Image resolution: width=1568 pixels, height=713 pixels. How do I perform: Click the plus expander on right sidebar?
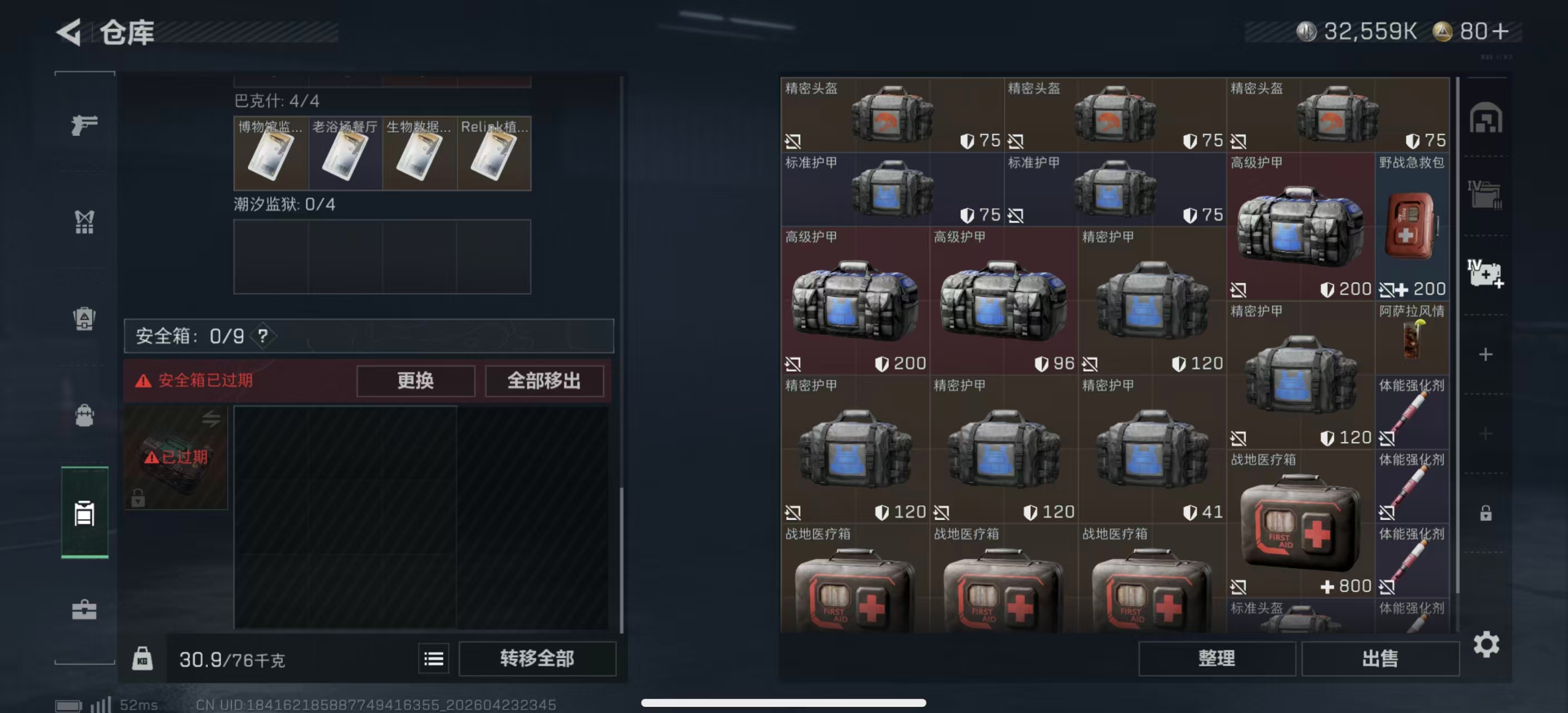pos(1486,354)
